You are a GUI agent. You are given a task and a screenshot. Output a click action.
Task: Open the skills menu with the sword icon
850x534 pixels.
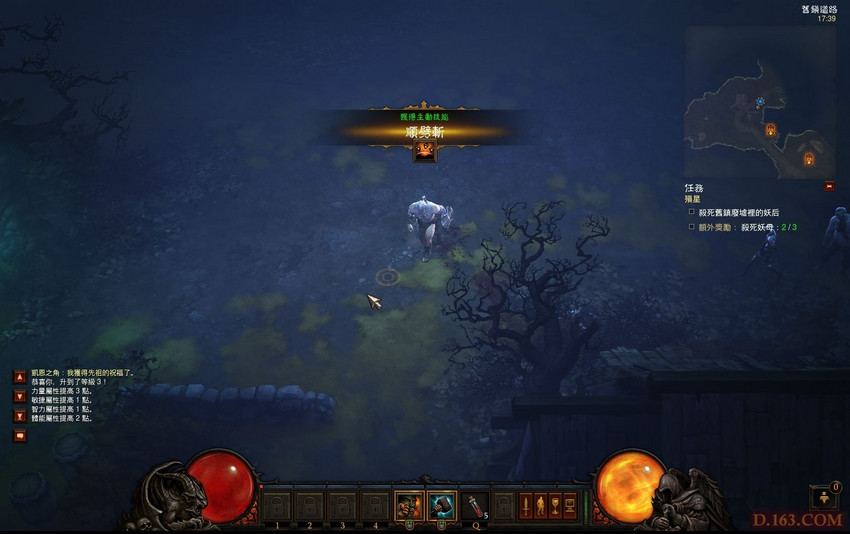pyautogui.click(x=525, y=506)
